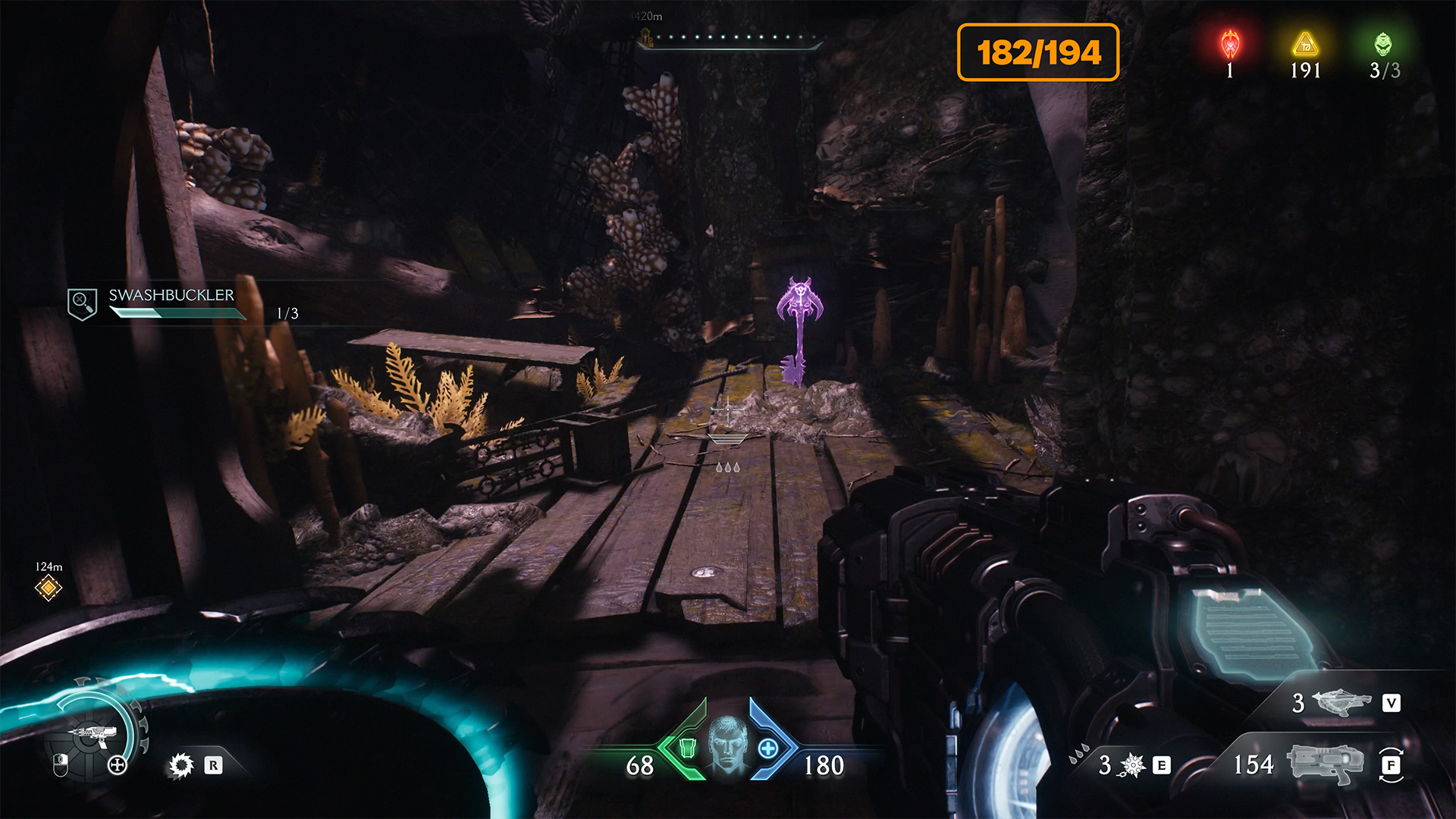Click the compass marker on the top bar
Screen dimensions: 1456x819
tap(646, 36)
